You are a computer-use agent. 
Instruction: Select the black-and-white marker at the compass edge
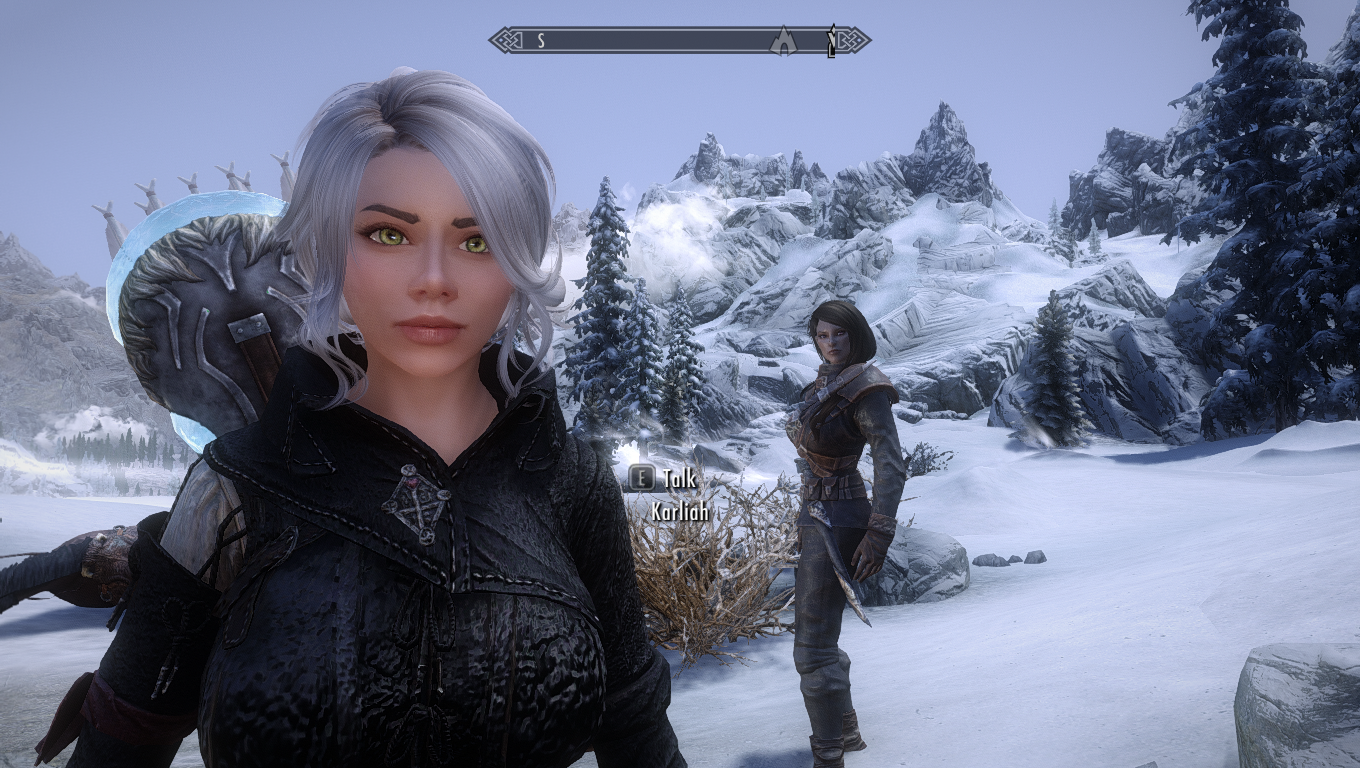[x=831, y=41]
